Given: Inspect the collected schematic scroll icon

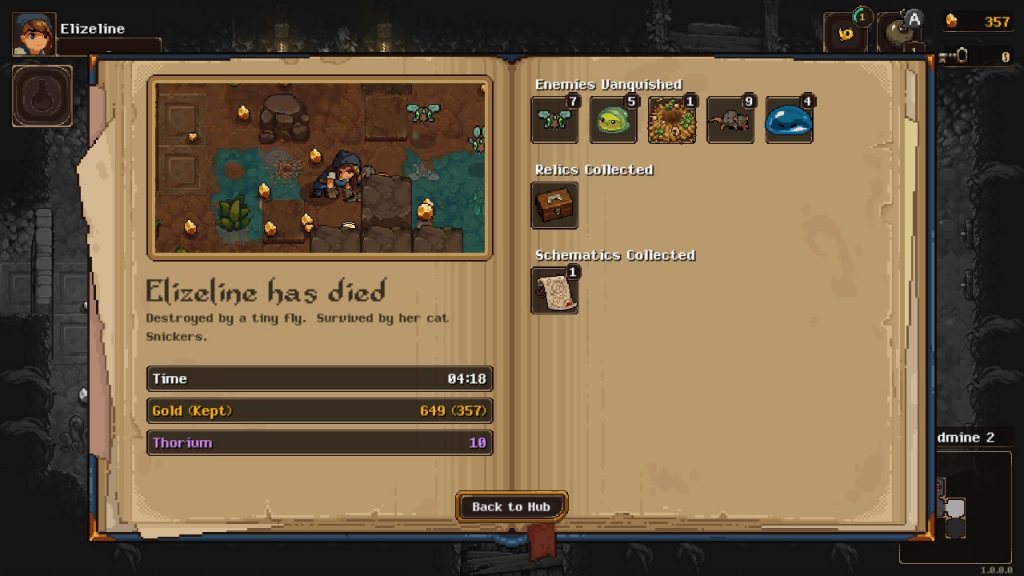Looking at the screenshot, I should point(554,290).
